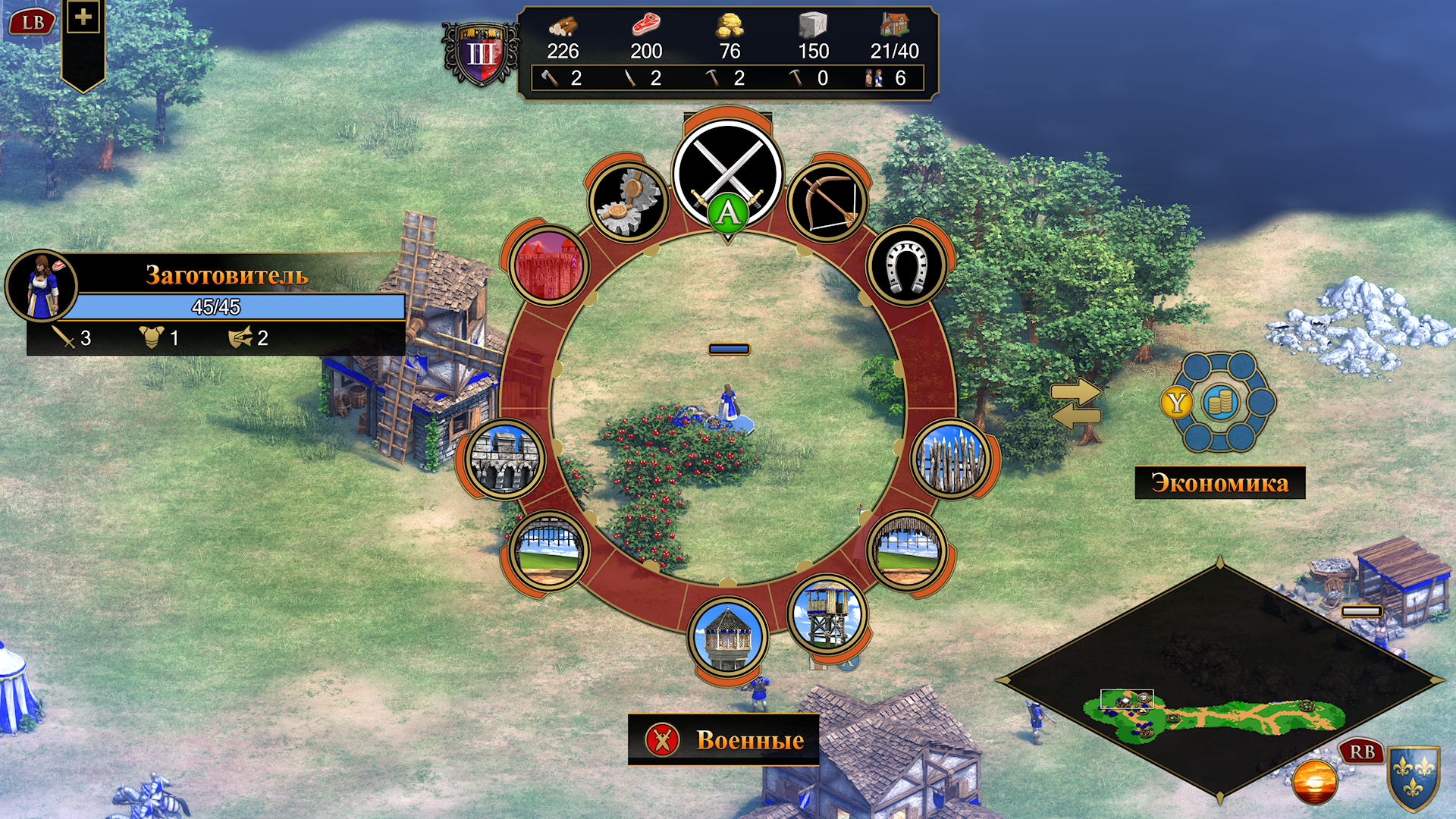This screenshot has width=1456, height=819.
Task: Choose the wooden outpost tower icon
Action: pos(827,615)
